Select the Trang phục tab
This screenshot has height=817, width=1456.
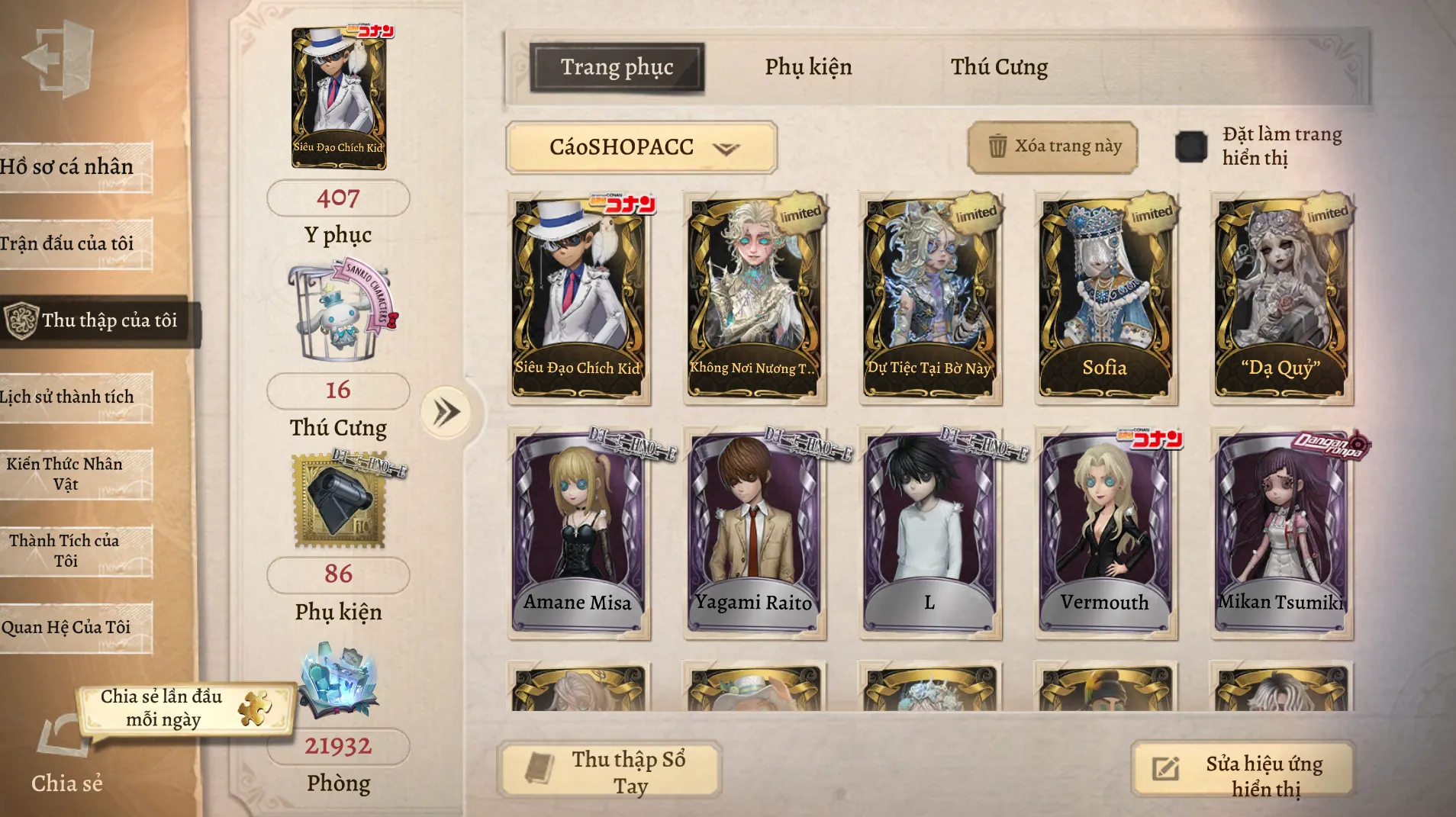(617, 67)
